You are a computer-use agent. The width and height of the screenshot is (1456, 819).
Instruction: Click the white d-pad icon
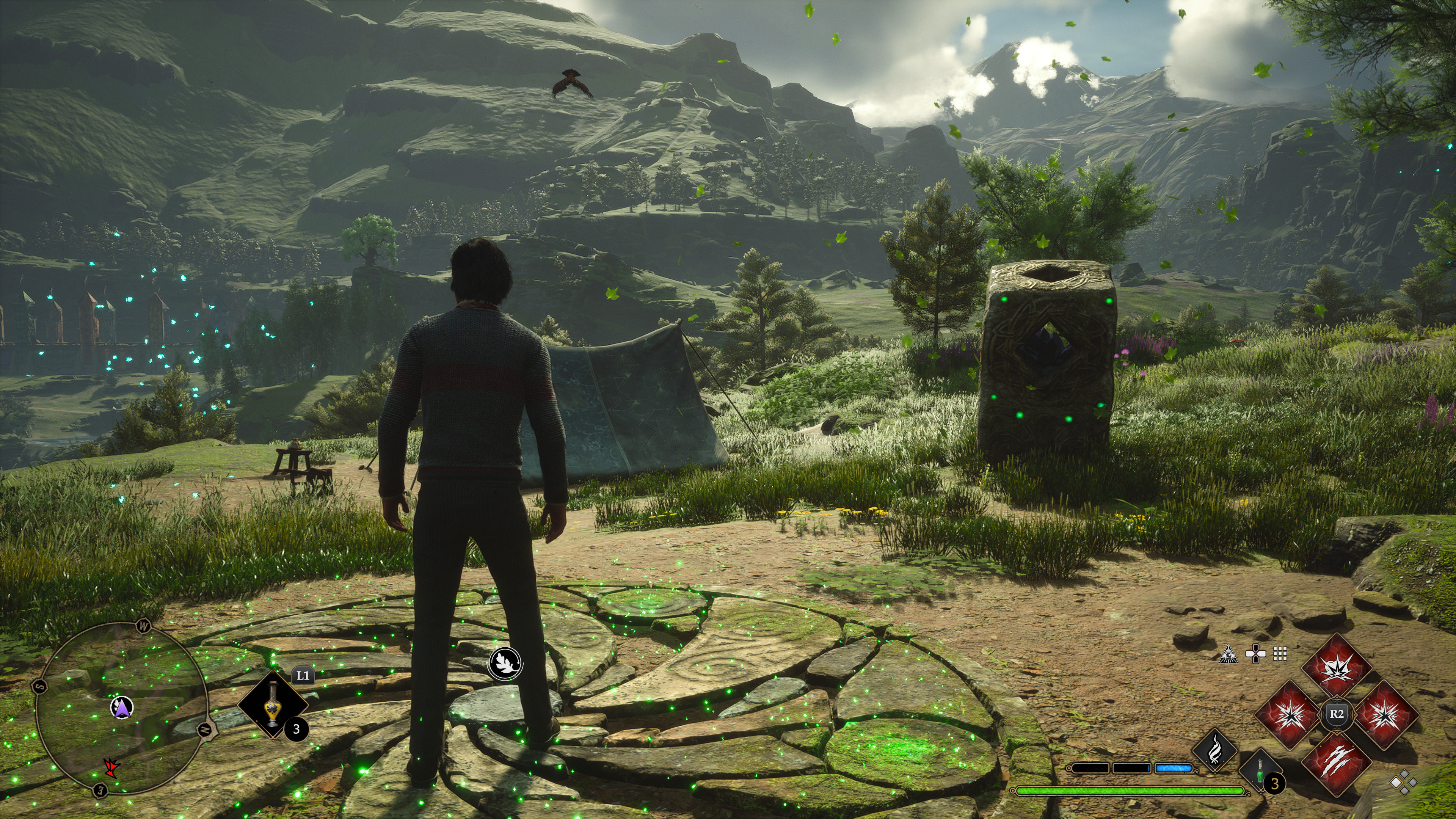coord(1255,654)
